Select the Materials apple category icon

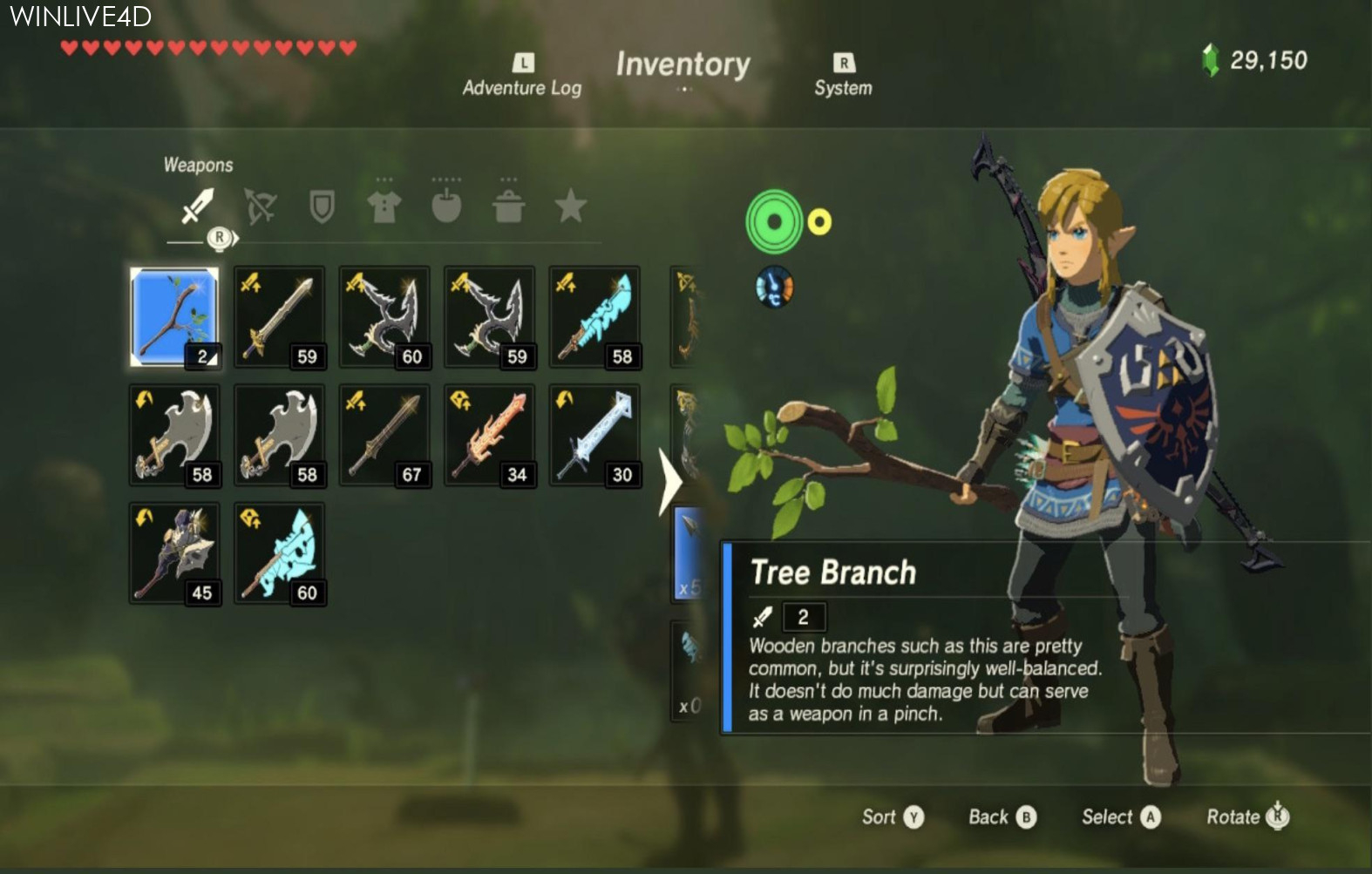pyautogui.click(x=446, y=204)
